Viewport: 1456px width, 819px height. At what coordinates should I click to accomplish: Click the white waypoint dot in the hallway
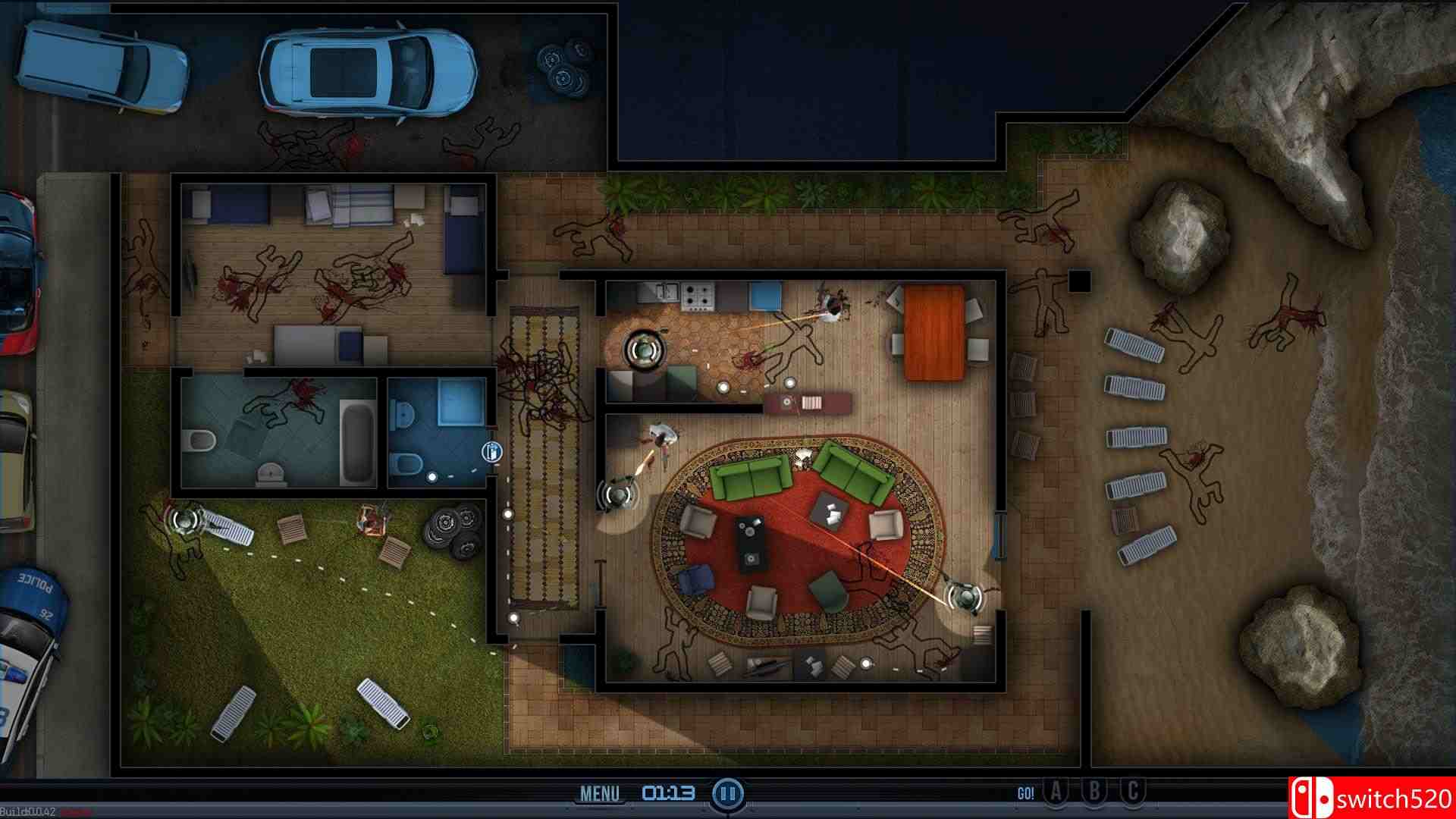tap(507, 514)
